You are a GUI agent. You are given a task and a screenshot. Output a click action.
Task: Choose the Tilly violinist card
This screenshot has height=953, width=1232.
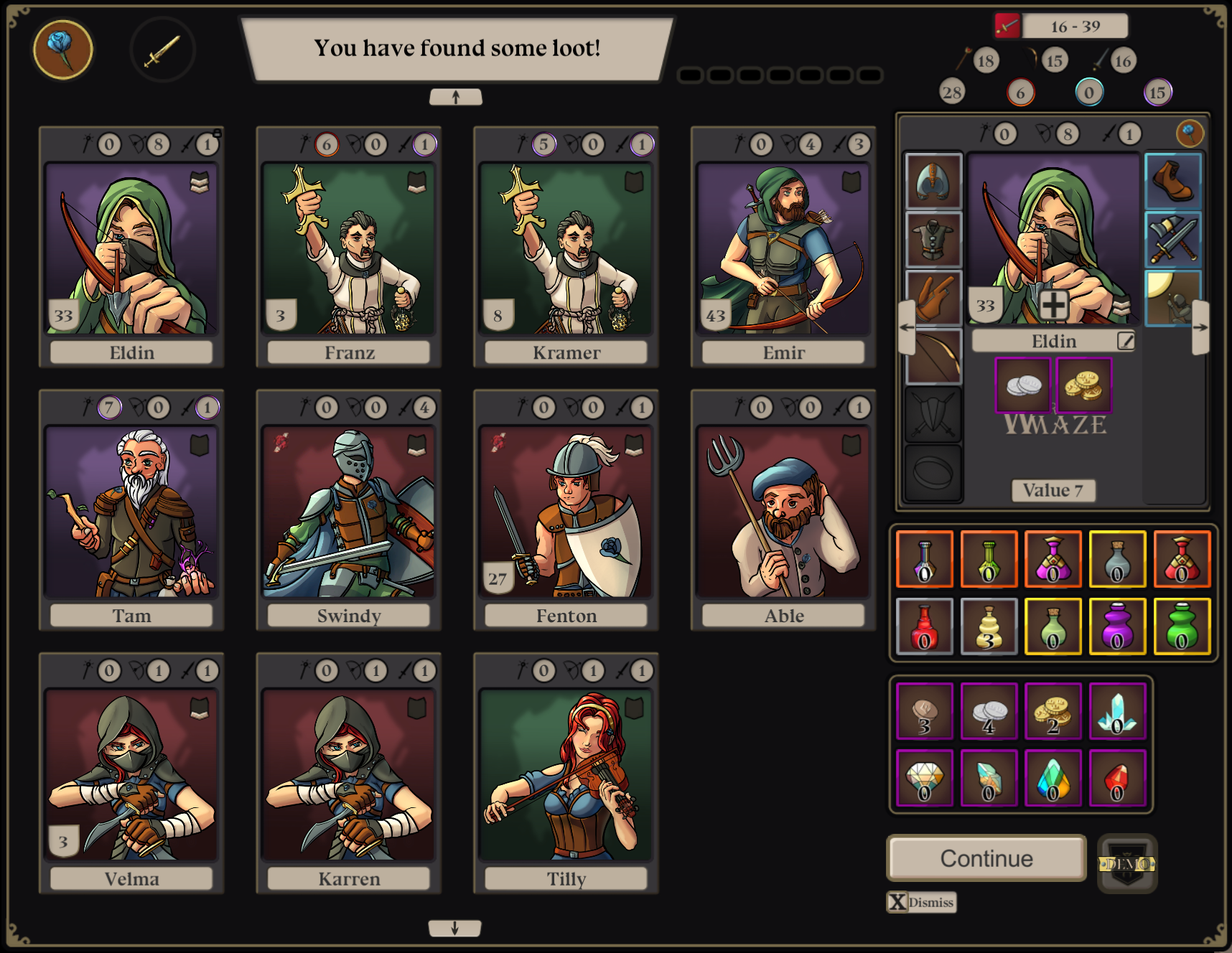coord(566,774)
